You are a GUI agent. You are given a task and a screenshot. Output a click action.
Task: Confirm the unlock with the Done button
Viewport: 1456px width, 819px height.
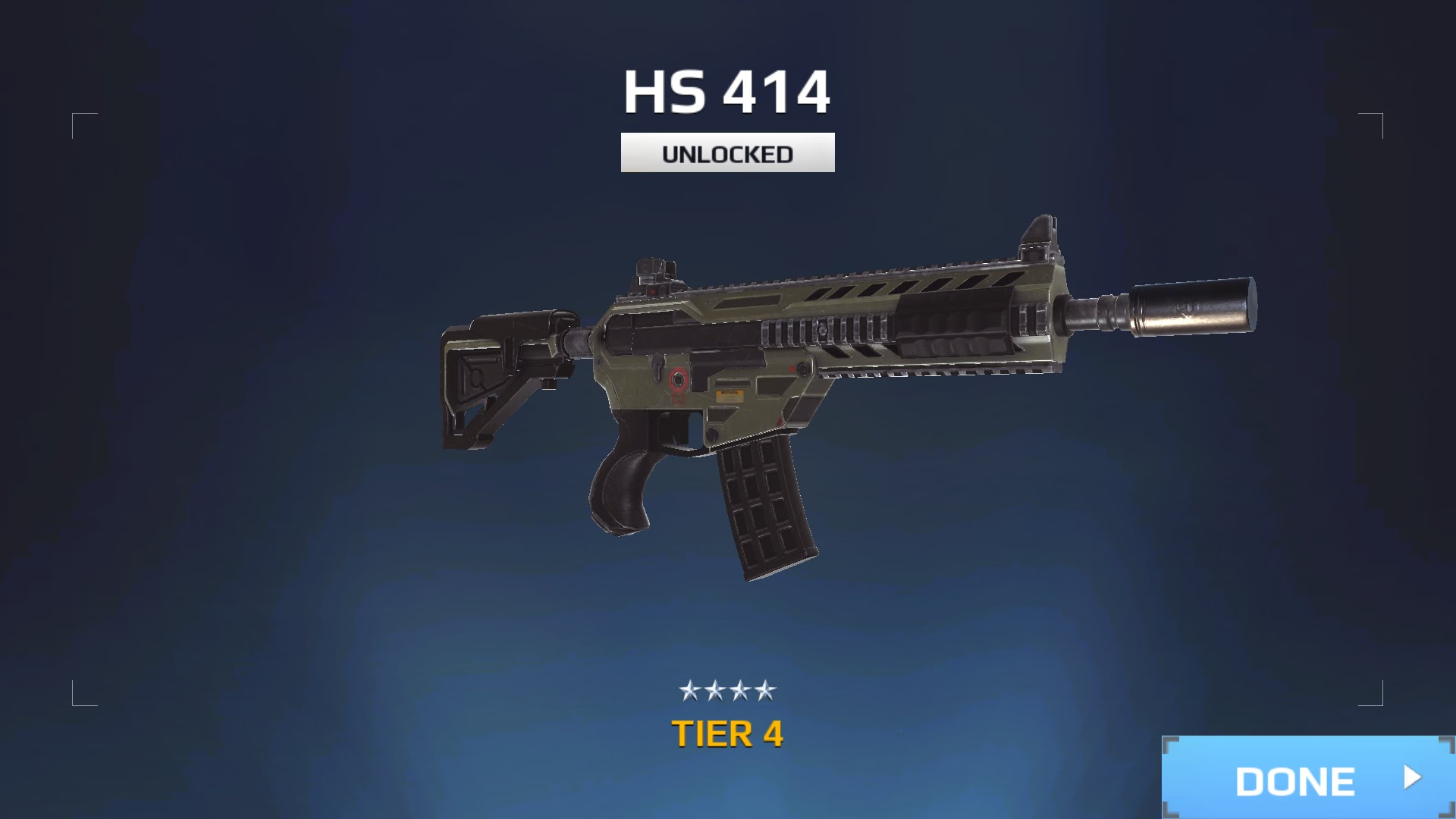(1308, 779)
